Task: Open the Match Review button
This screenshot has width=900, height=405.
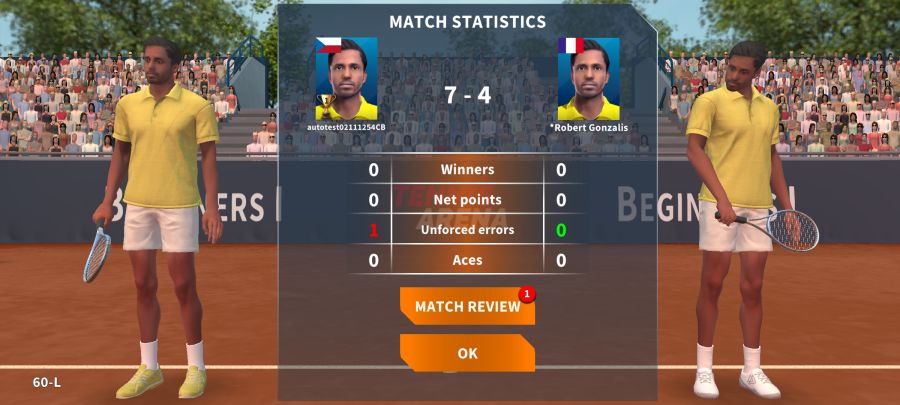Action: point(467,307)
